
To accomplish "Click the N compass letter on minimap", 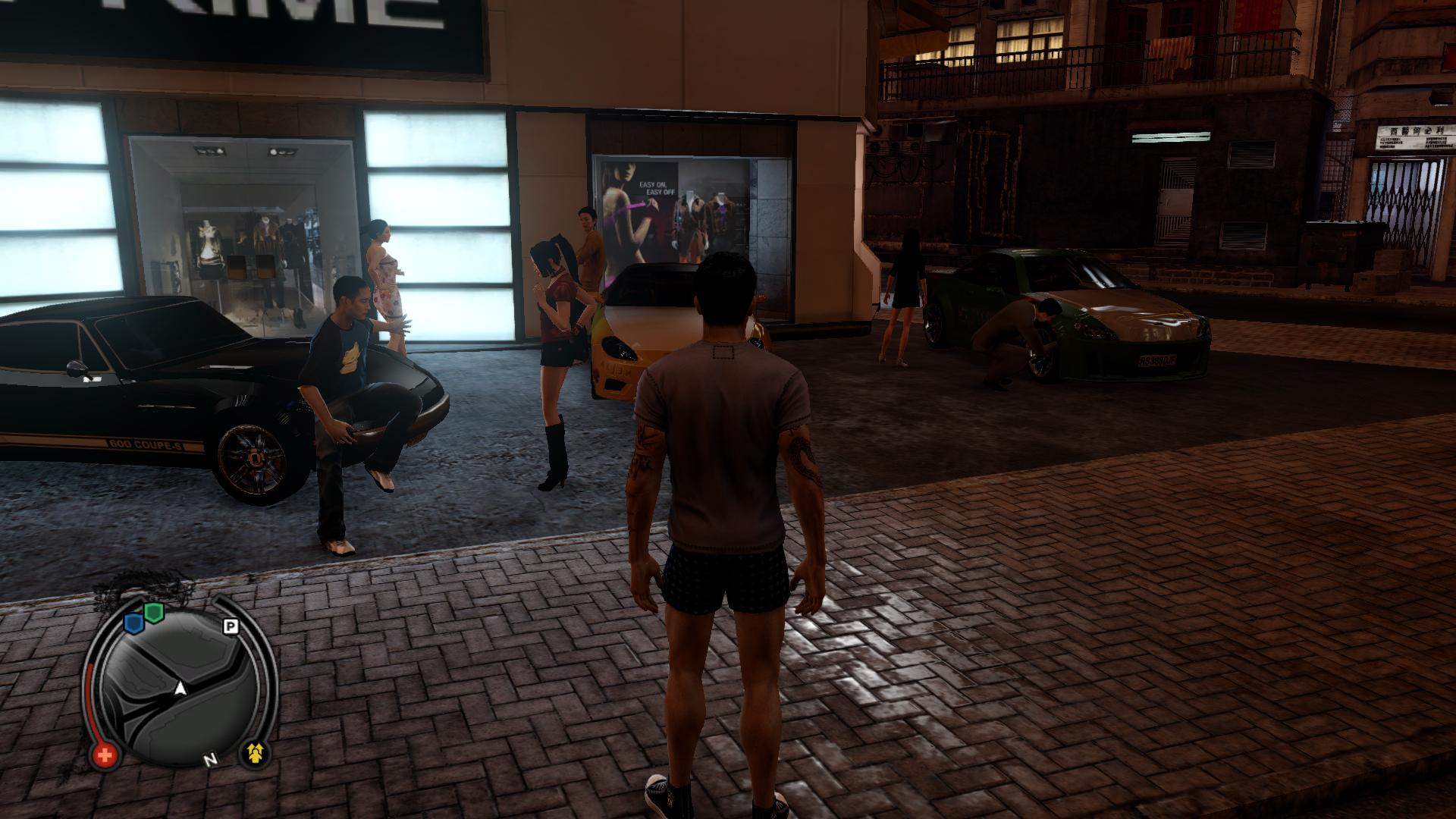I will coord(209,759).
